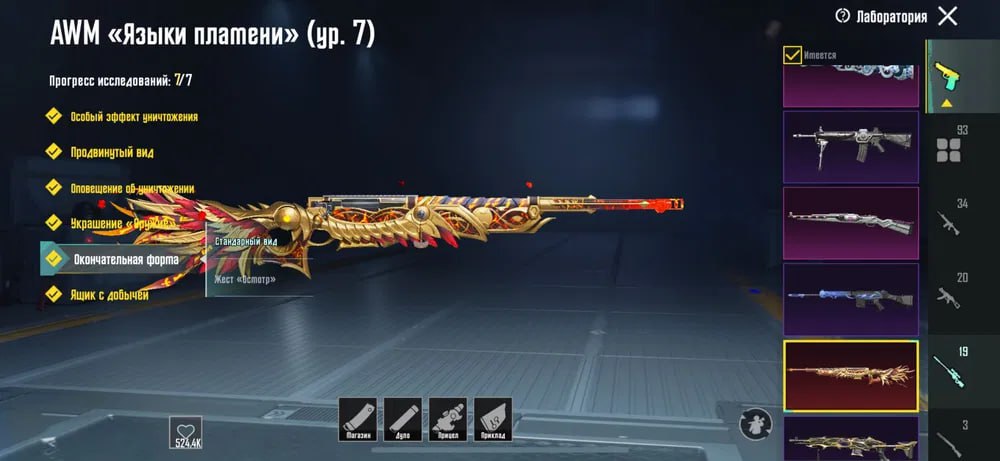The width and height of the screenshot is (1000, 461).
Task: Choose the Жест «Осмотр» option
Action: (x=246, y=279)
